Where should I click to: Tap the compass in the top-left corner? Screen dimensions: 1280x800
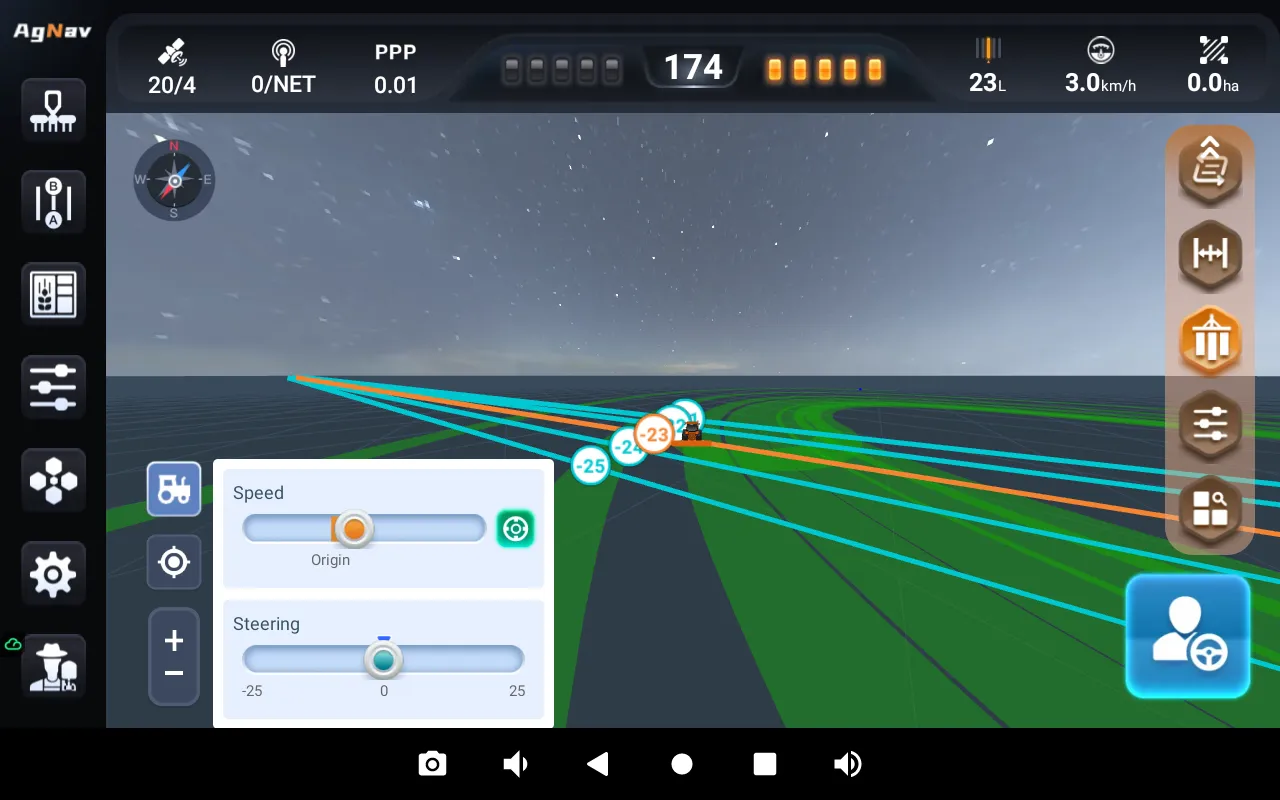coord(174,180)
